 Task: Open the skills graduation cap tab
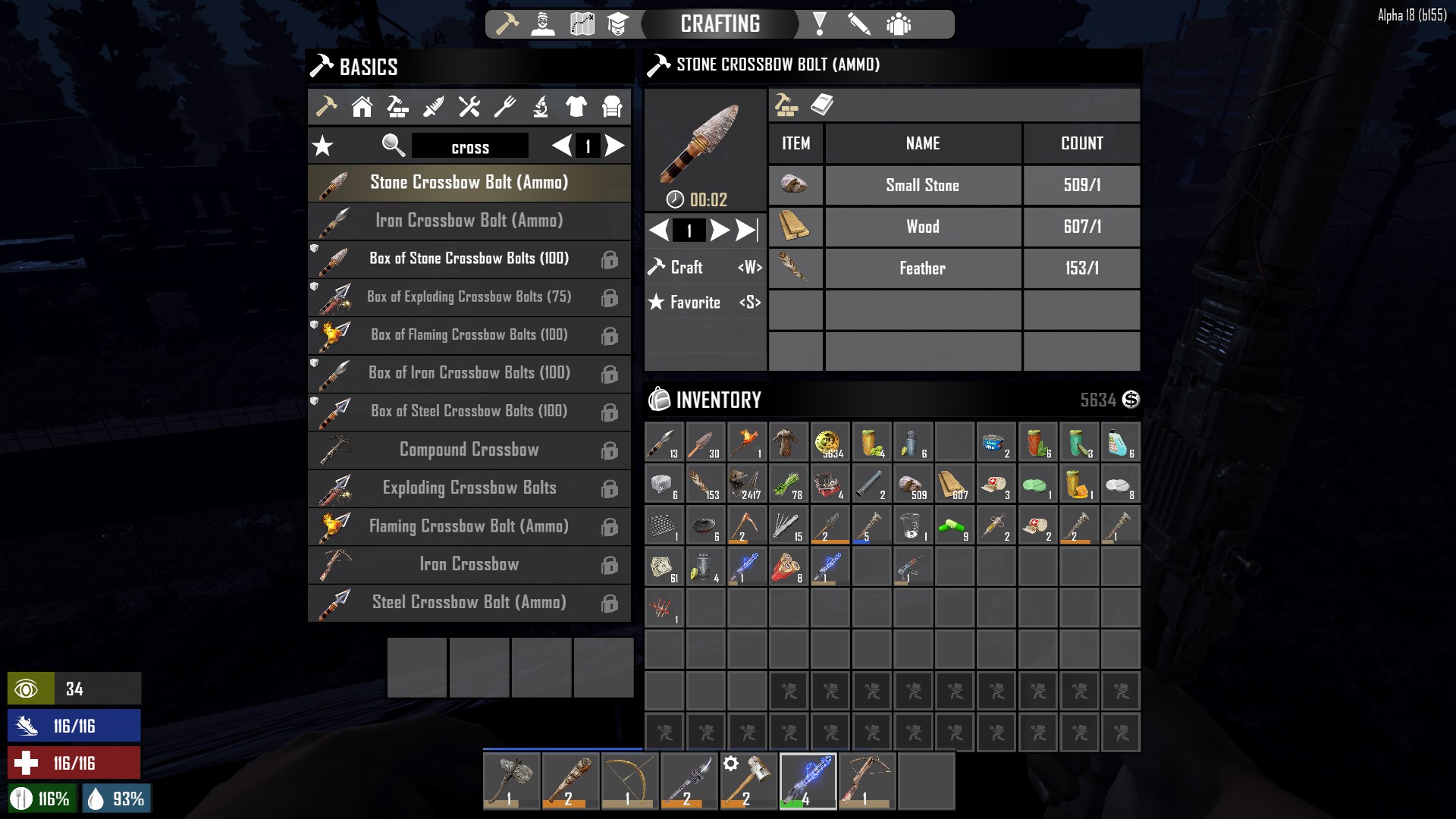[618, 24]
